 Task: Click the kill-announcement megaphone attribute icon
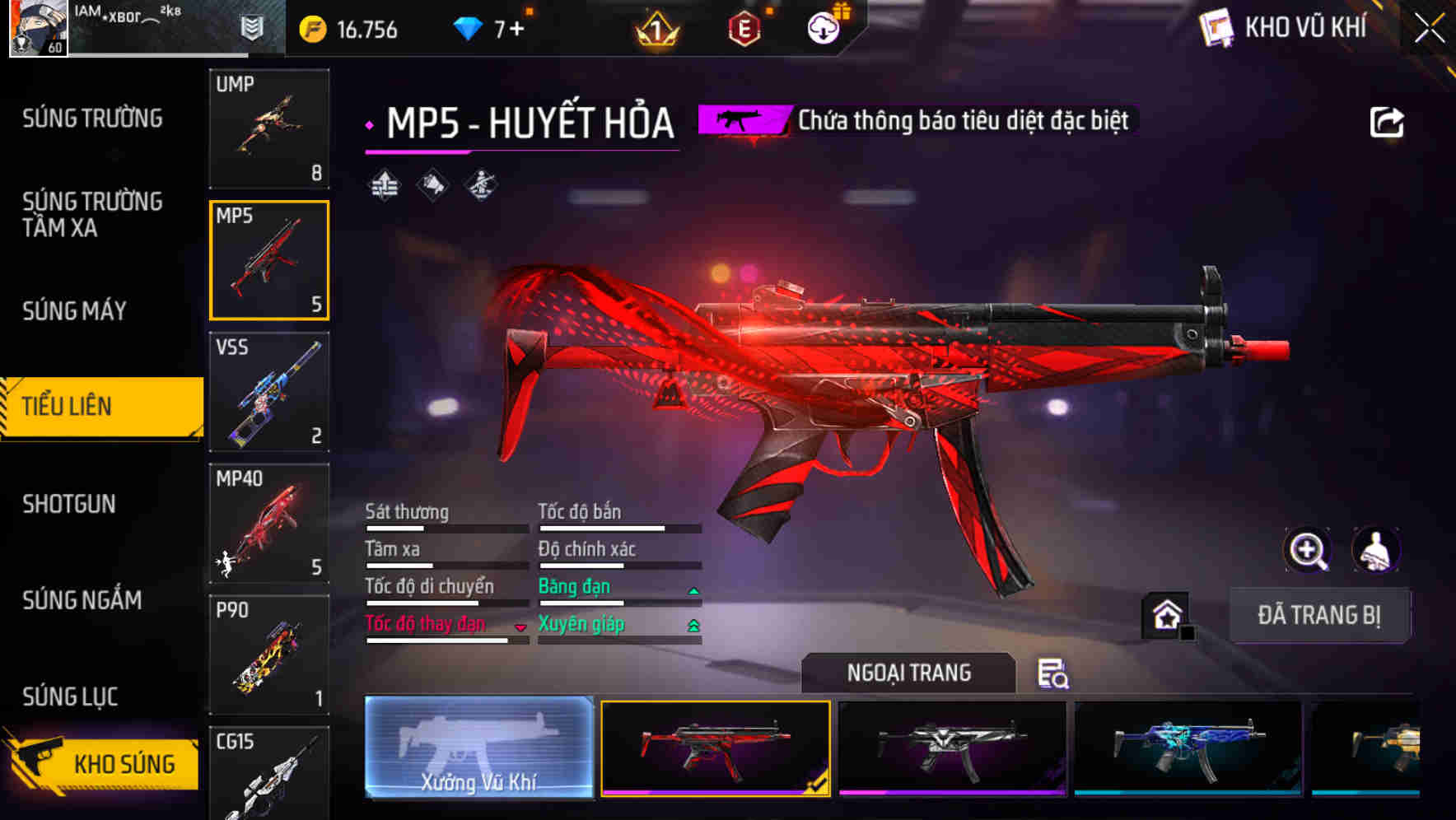432,184
